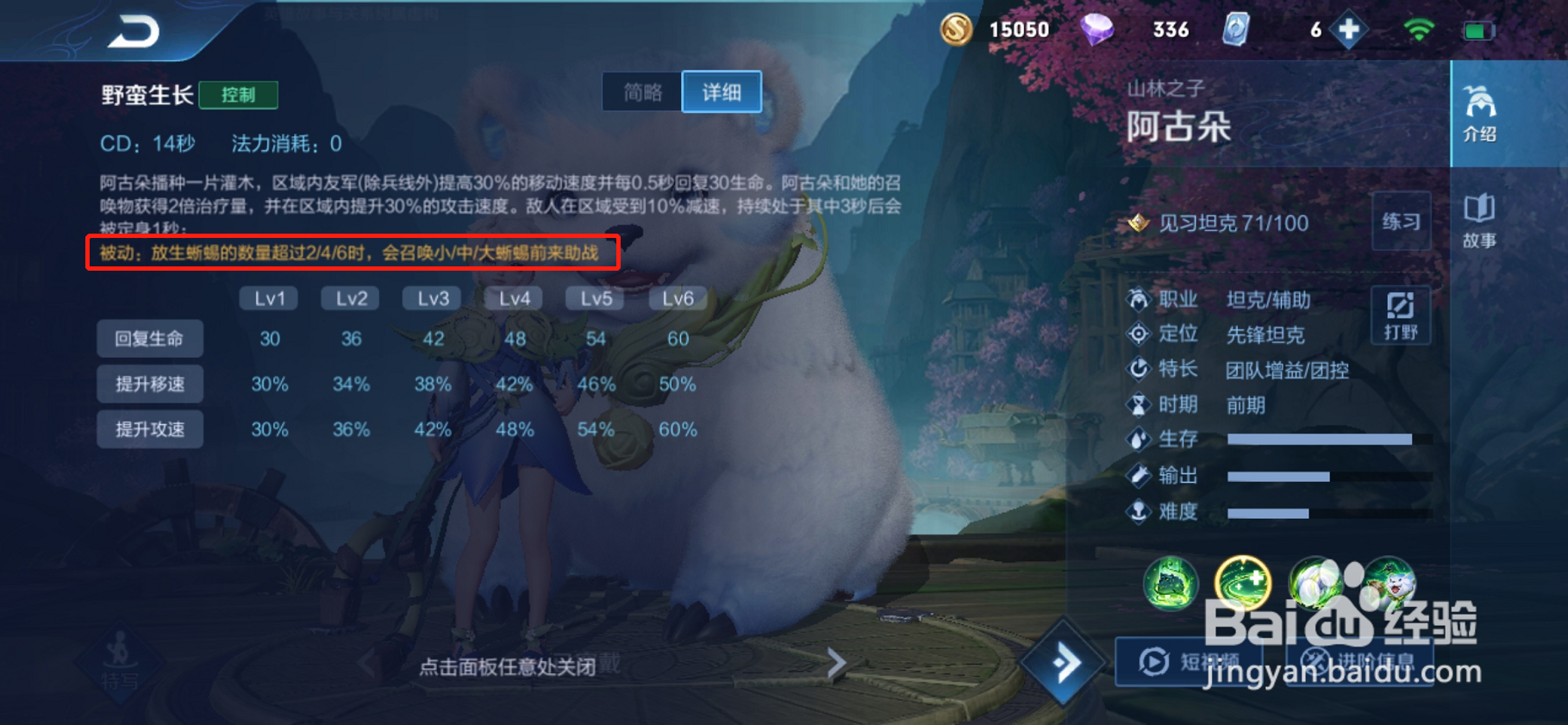Viewport: 1568px width, 725px height.
Task: Open the blue card point icon
Action: 1236,28
